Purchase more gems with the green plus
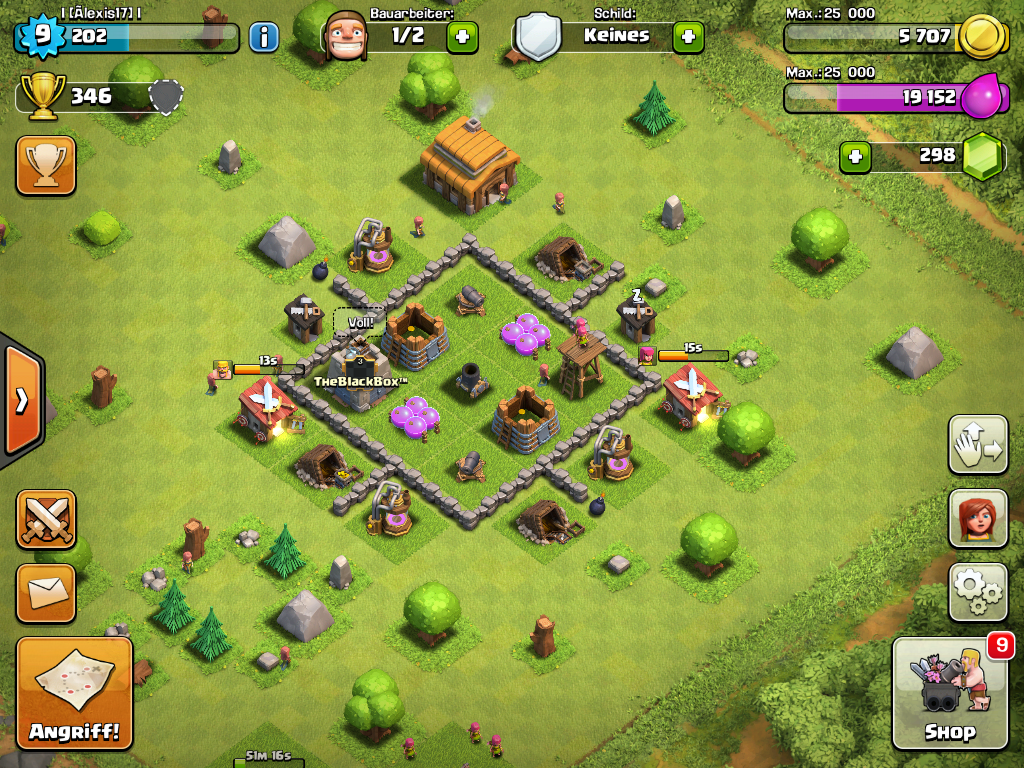This screenshot has height=768, width=1024. [855, 156]
